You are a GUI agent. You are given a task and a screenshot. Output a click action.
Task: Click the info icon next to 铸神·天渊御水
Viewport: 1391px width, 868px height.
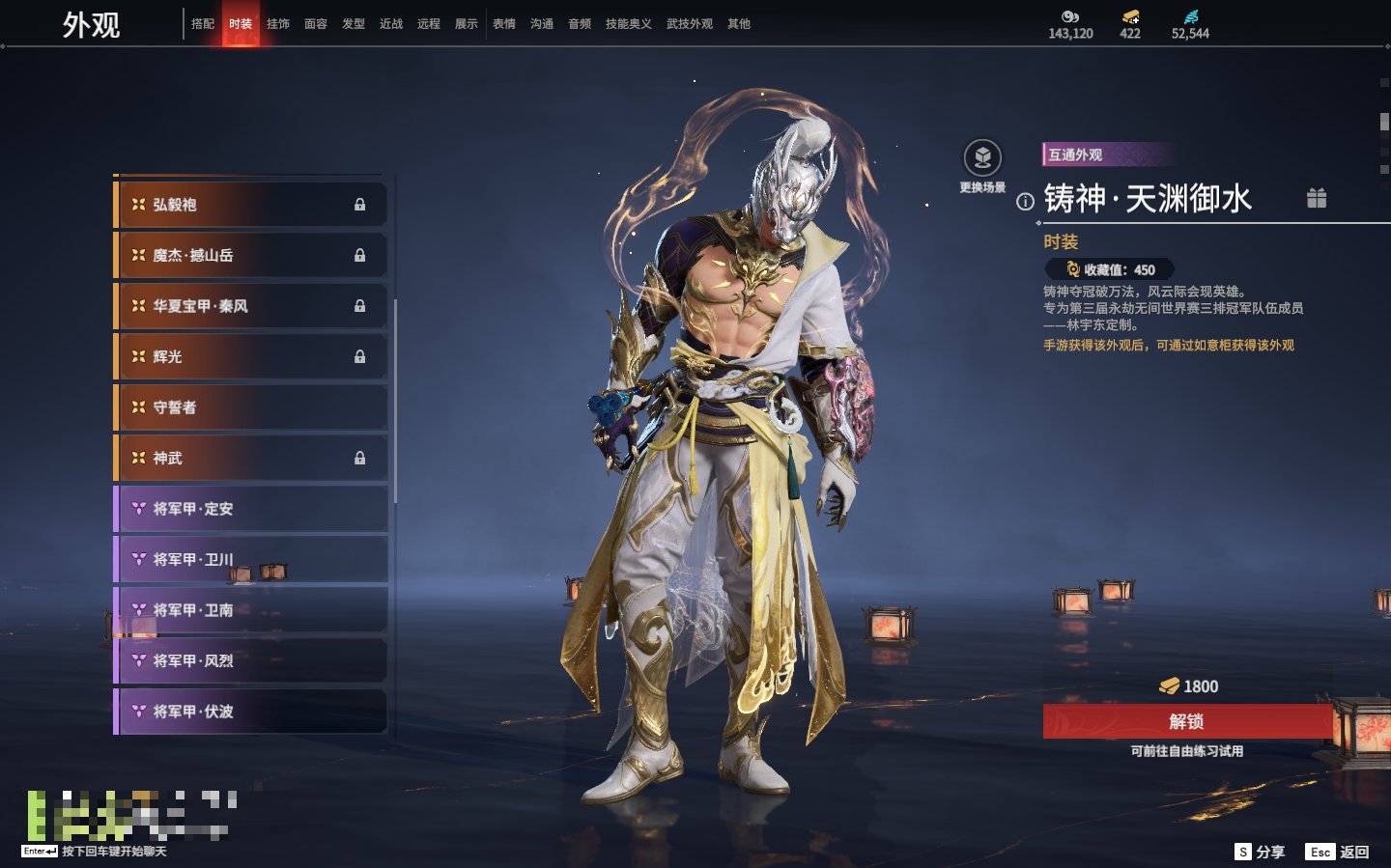(x=1025, y=202)
